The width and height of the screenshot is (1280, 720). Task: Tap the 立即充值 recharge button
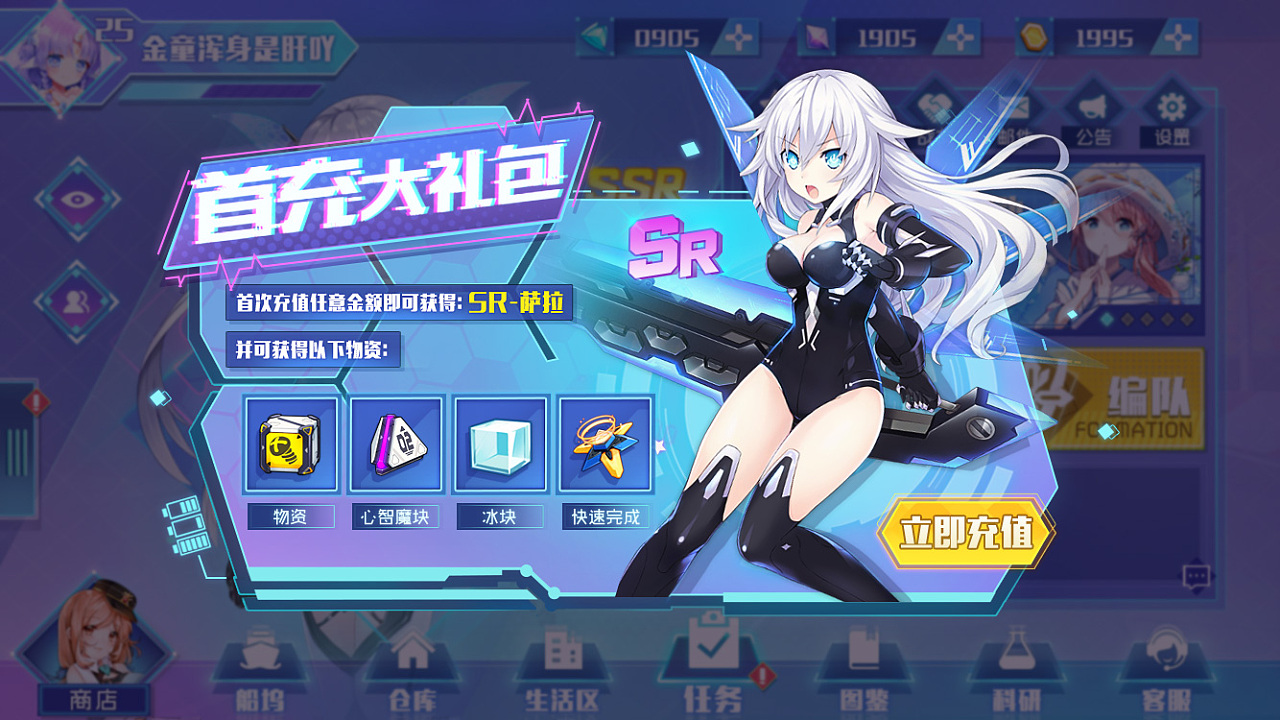[965, 532]
